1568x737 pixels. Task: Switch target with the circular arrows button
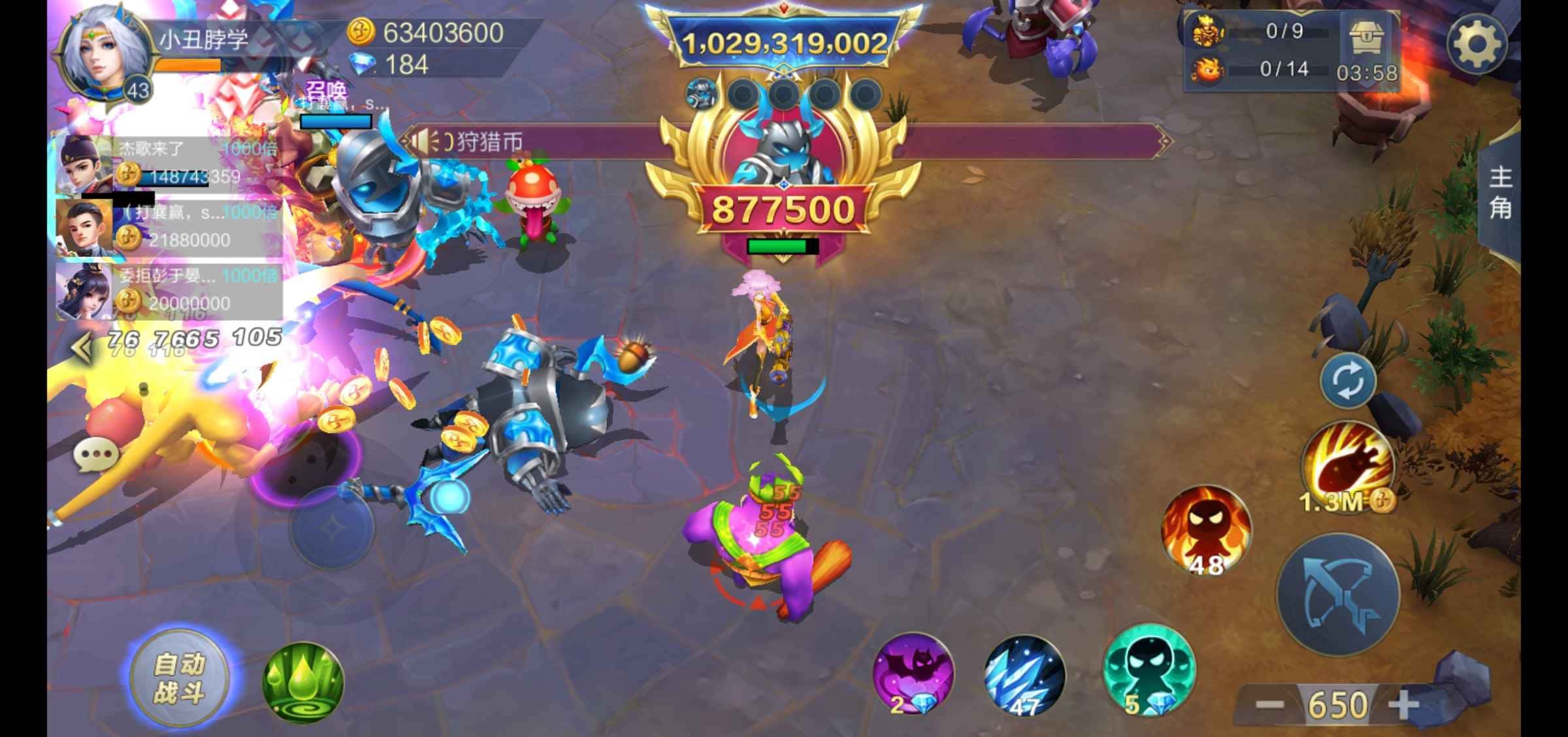click(x=1347, y=381)
